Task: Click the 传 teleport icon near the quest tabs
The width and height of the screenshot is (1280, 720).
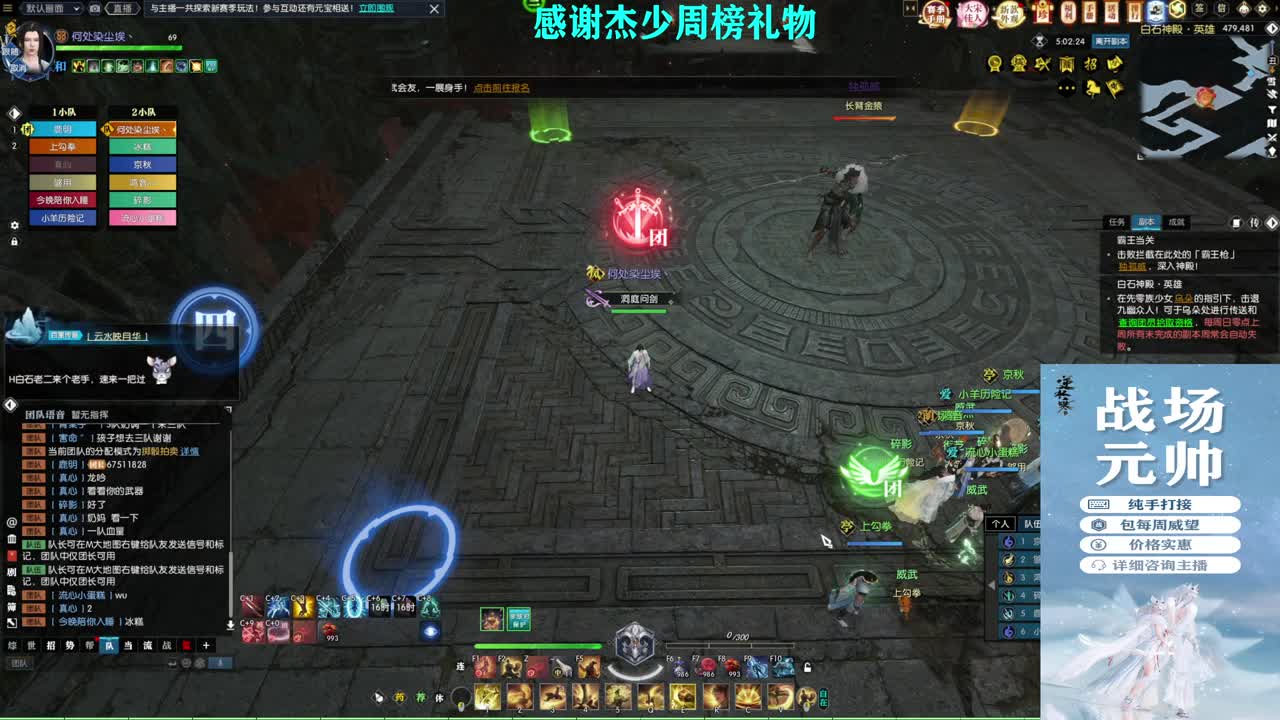Action: click(x=1254, y=221)
